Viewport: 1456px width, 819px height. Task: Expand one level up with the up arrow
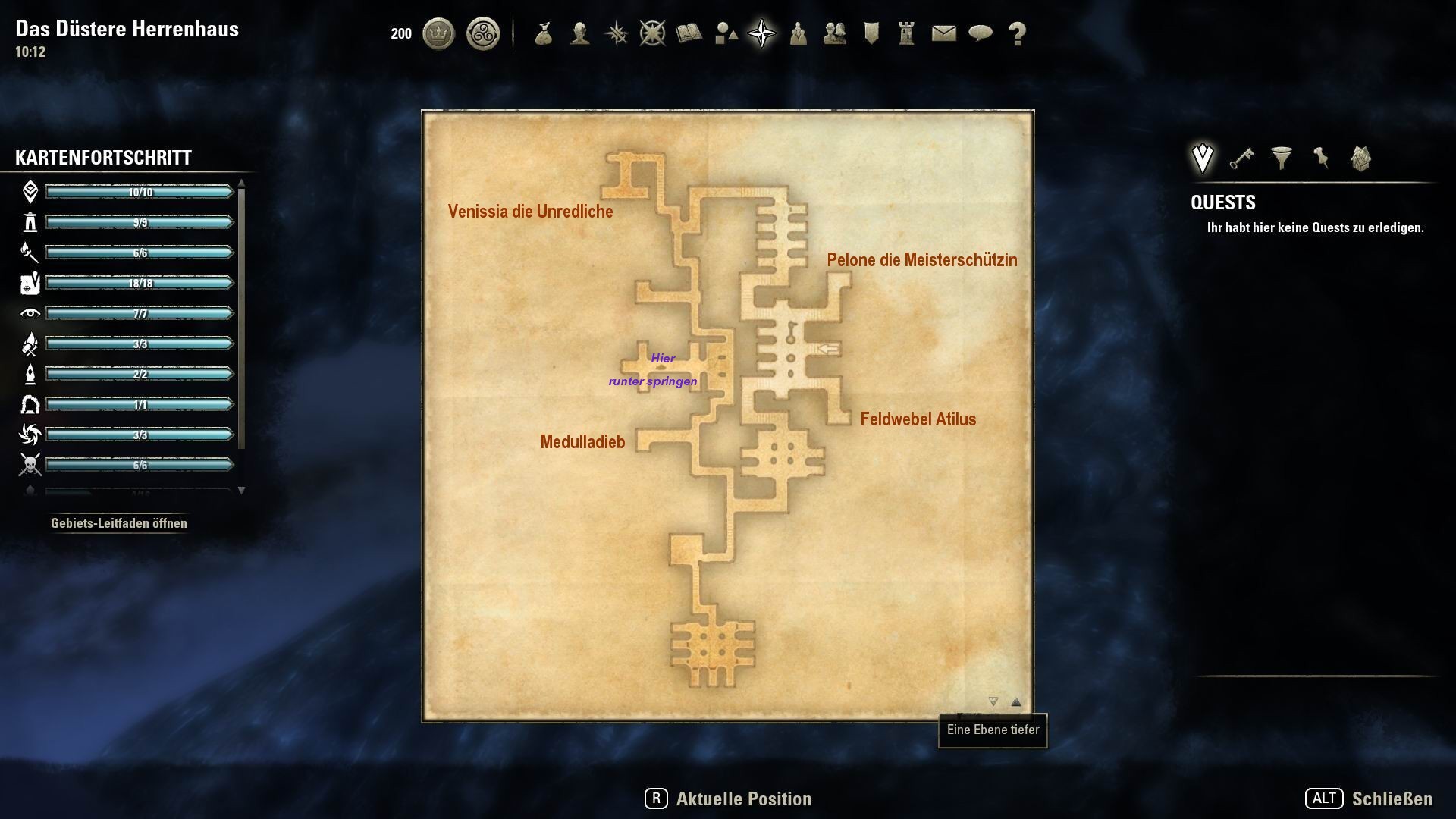1015,702
